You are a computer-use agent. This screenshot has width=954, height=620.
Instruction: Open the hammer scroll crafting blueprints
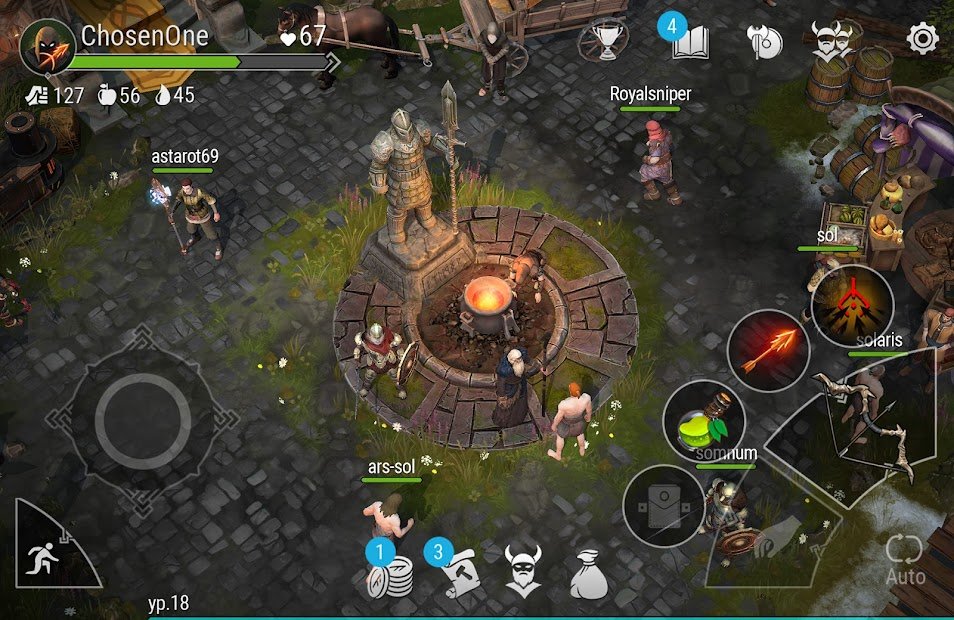(454, 573)
